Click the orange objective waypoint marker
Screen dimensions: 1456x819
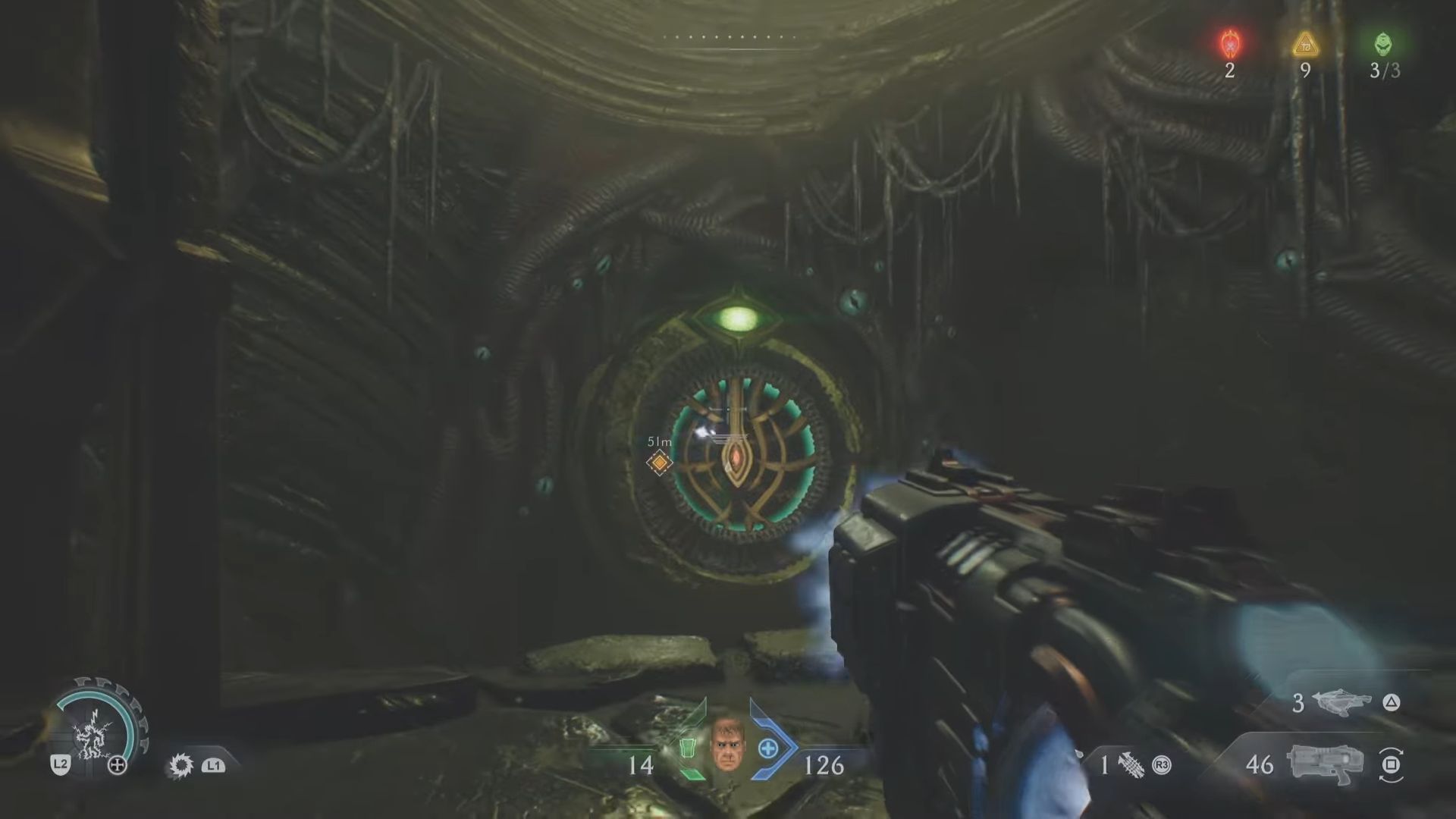[660, 462]
